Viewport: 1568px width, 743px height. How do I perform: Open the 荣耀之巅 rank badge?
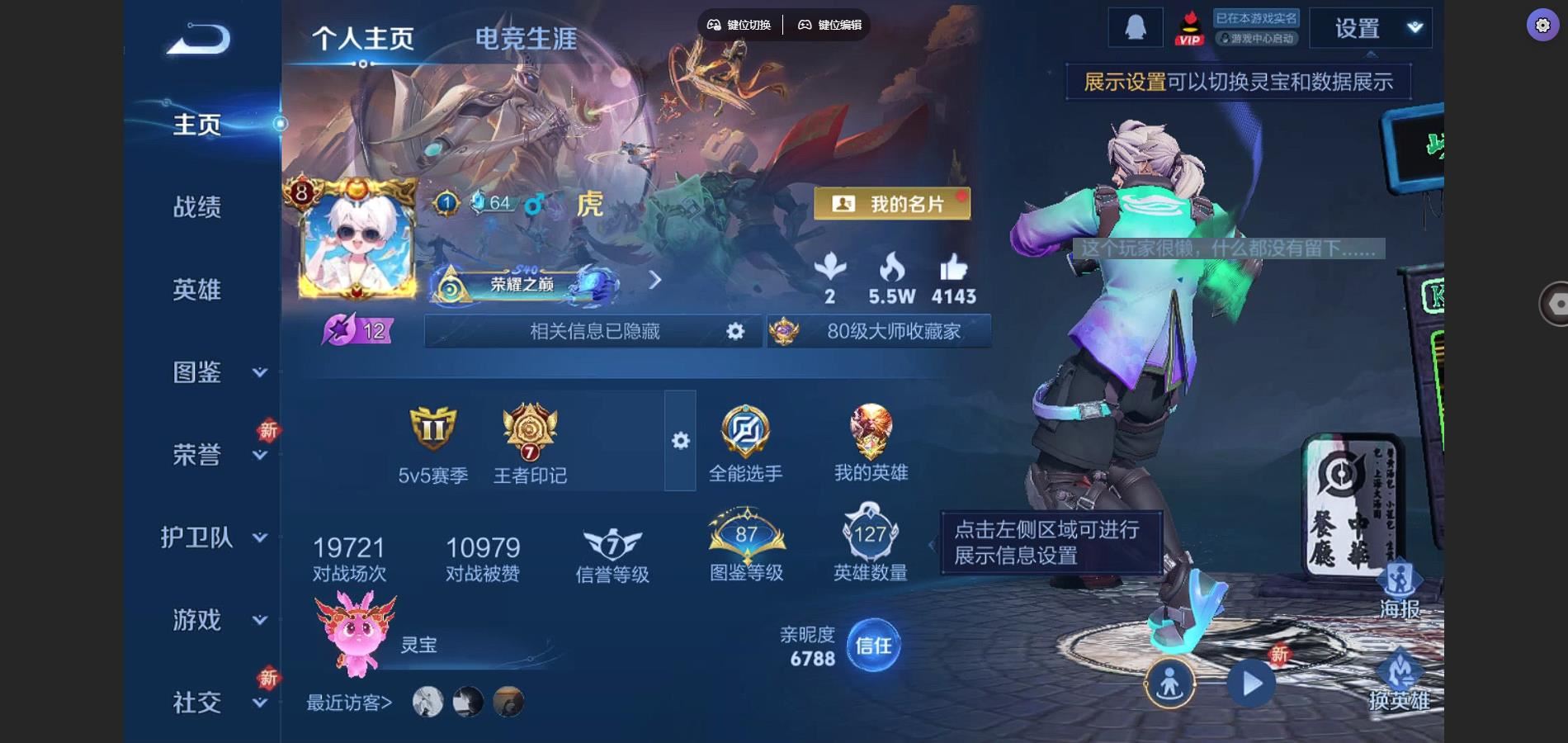point(525,284)
